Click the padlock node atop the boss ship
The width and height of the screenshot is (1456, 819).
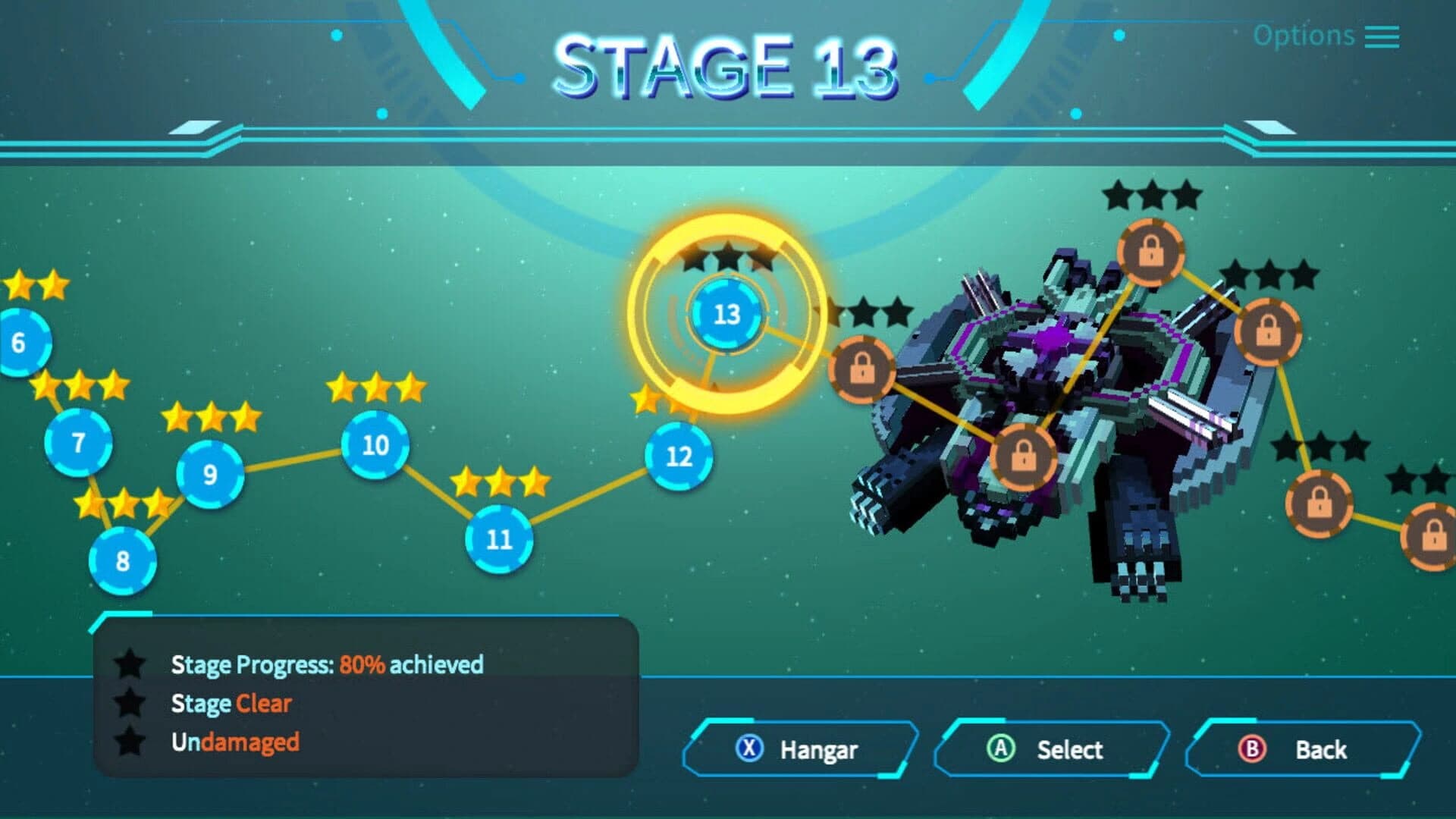[1152, 253]
